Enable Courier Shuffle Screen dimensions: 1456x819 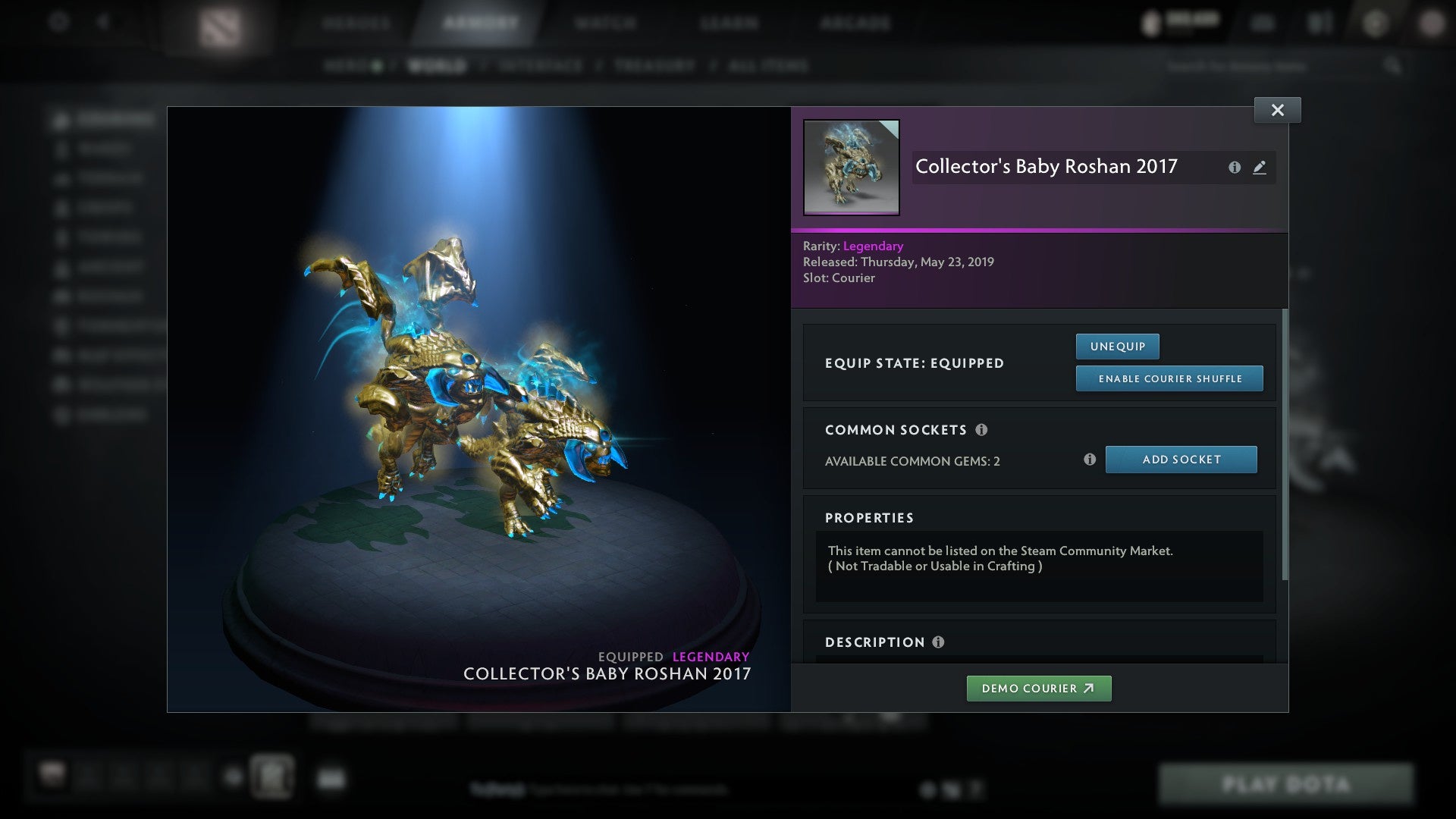1169,378
